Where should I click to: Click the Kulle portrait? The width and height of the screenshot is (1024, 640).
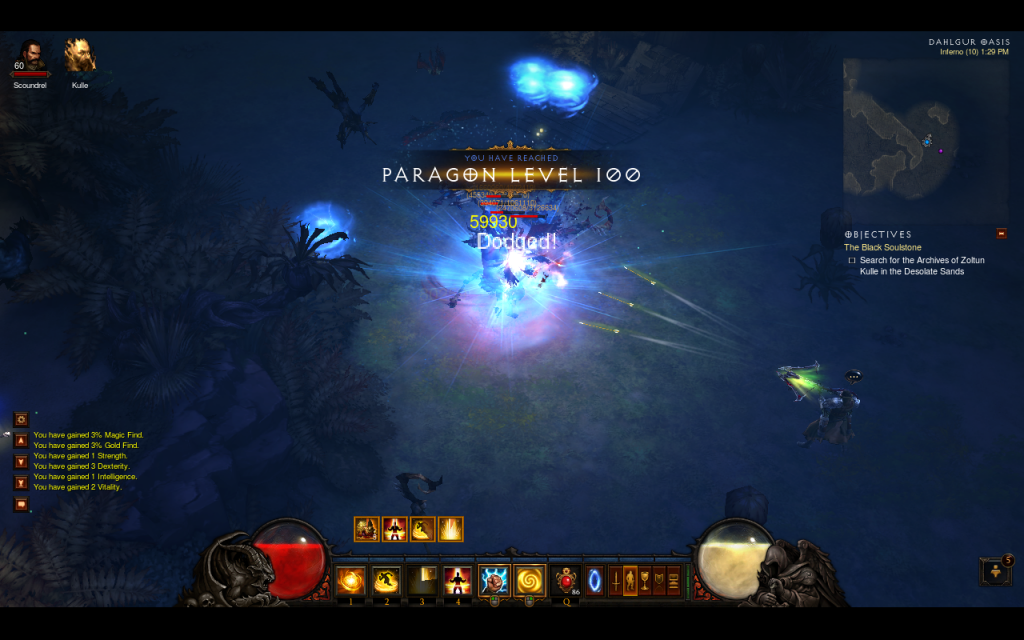click(80, 56)
